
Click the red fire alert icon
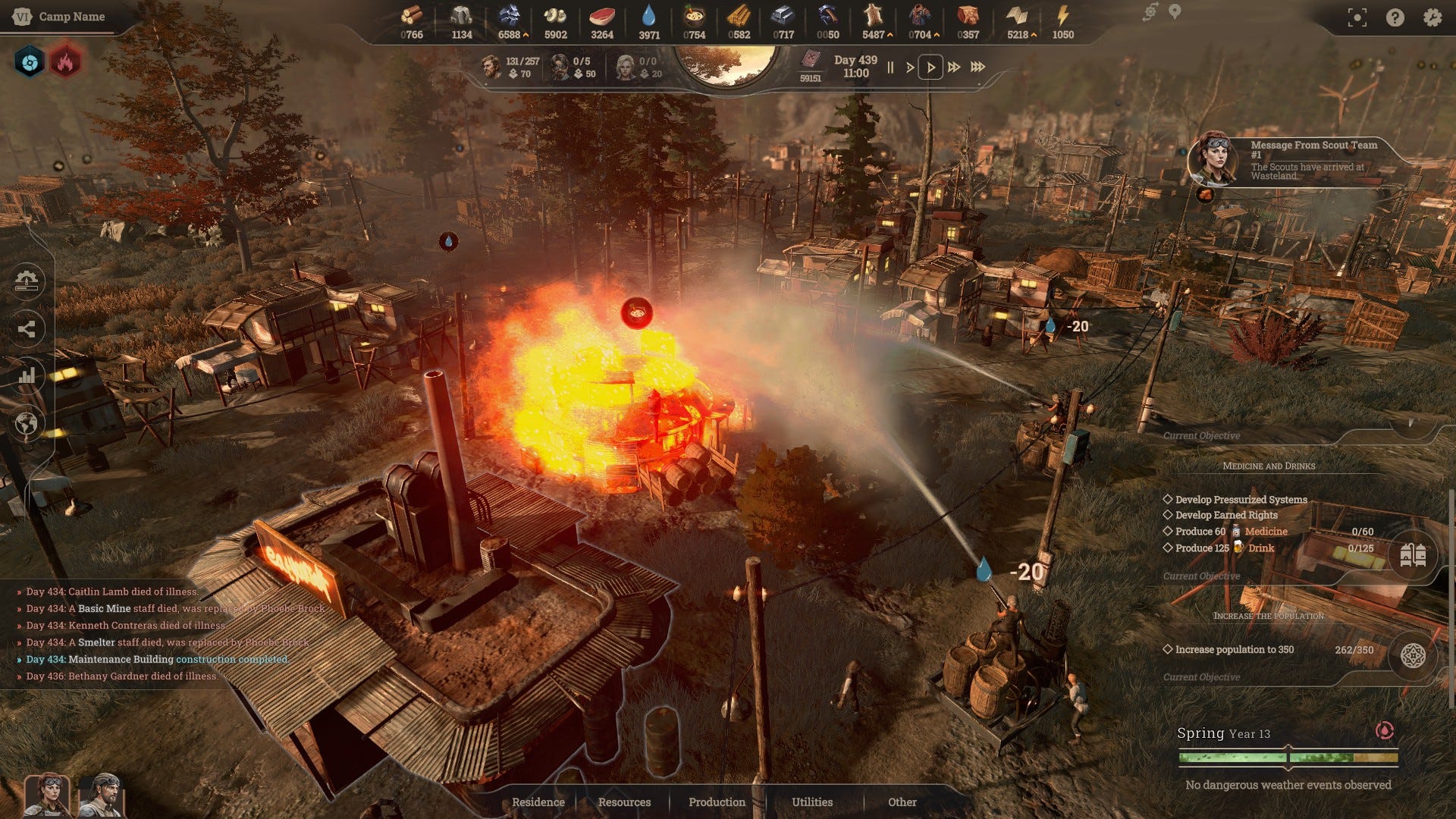pyautogui.click(x=65, y=62)
